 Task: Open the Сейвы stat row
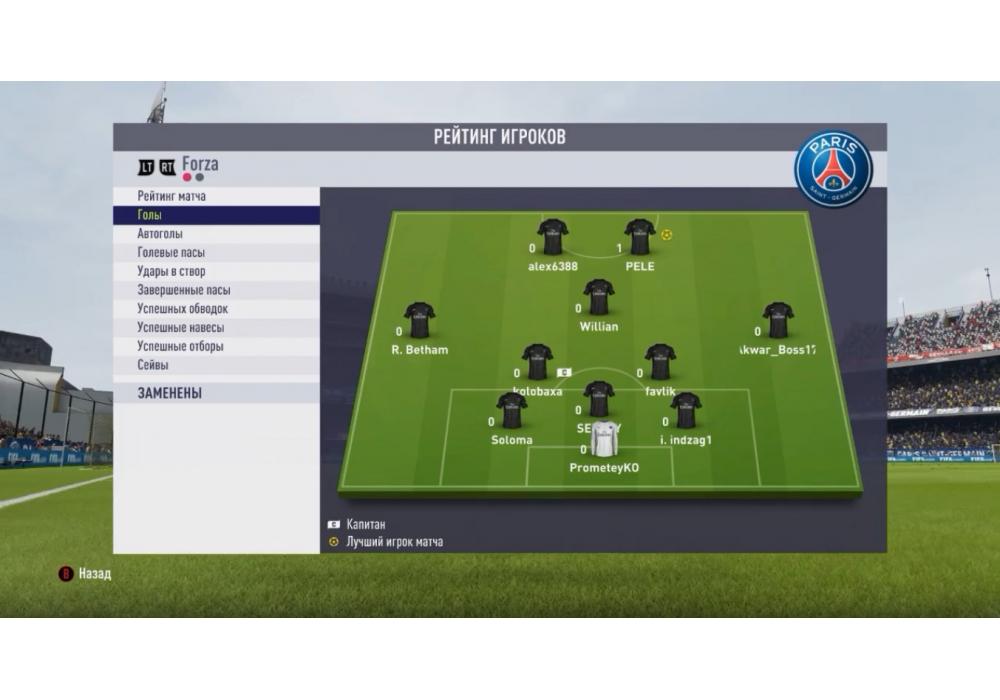point(153,365)
